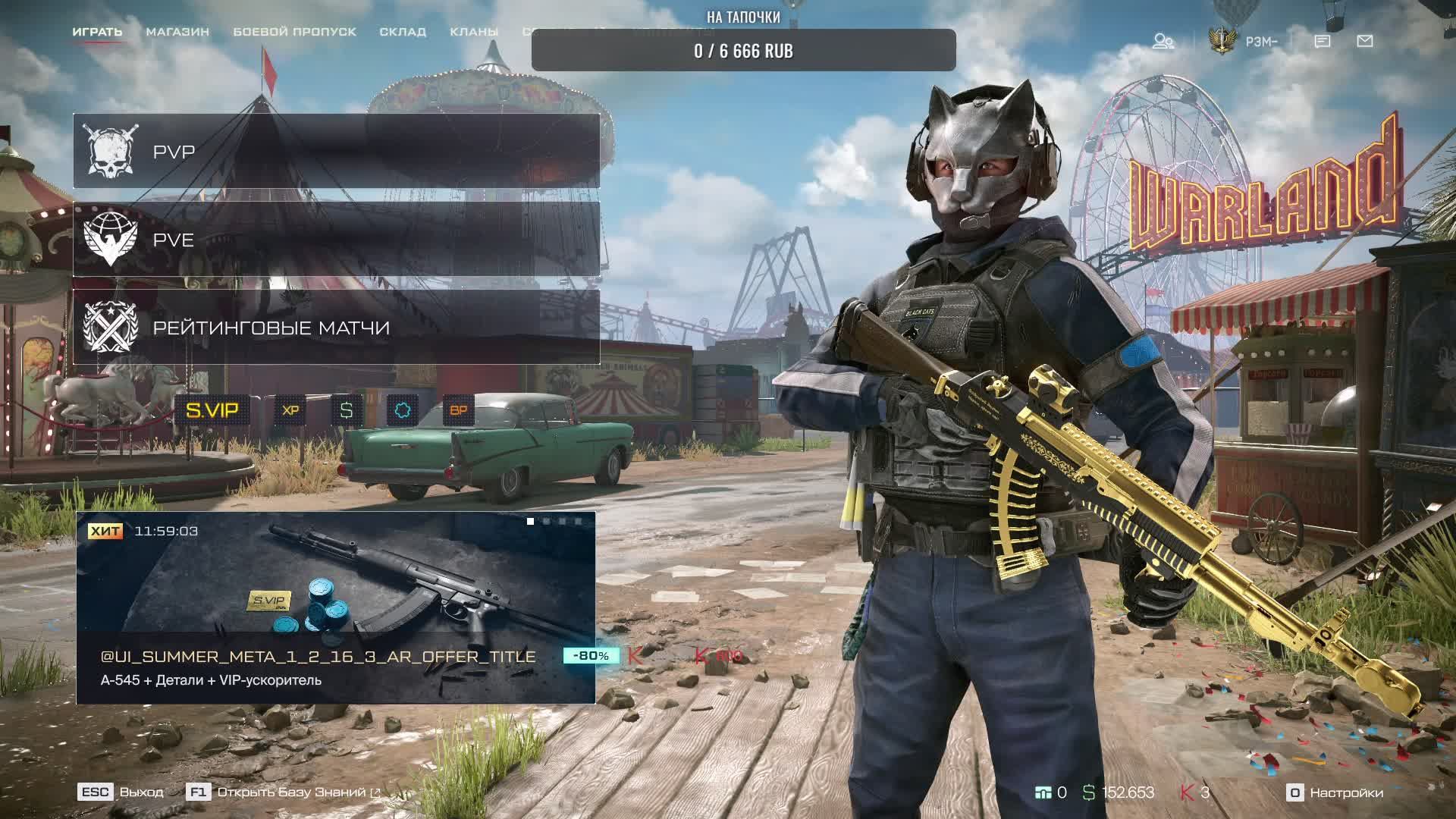Image resolution: width=1456 pixels, height=819 pixels.
Task: Click Выход to exit the game
Action: (x=121, y=792)
